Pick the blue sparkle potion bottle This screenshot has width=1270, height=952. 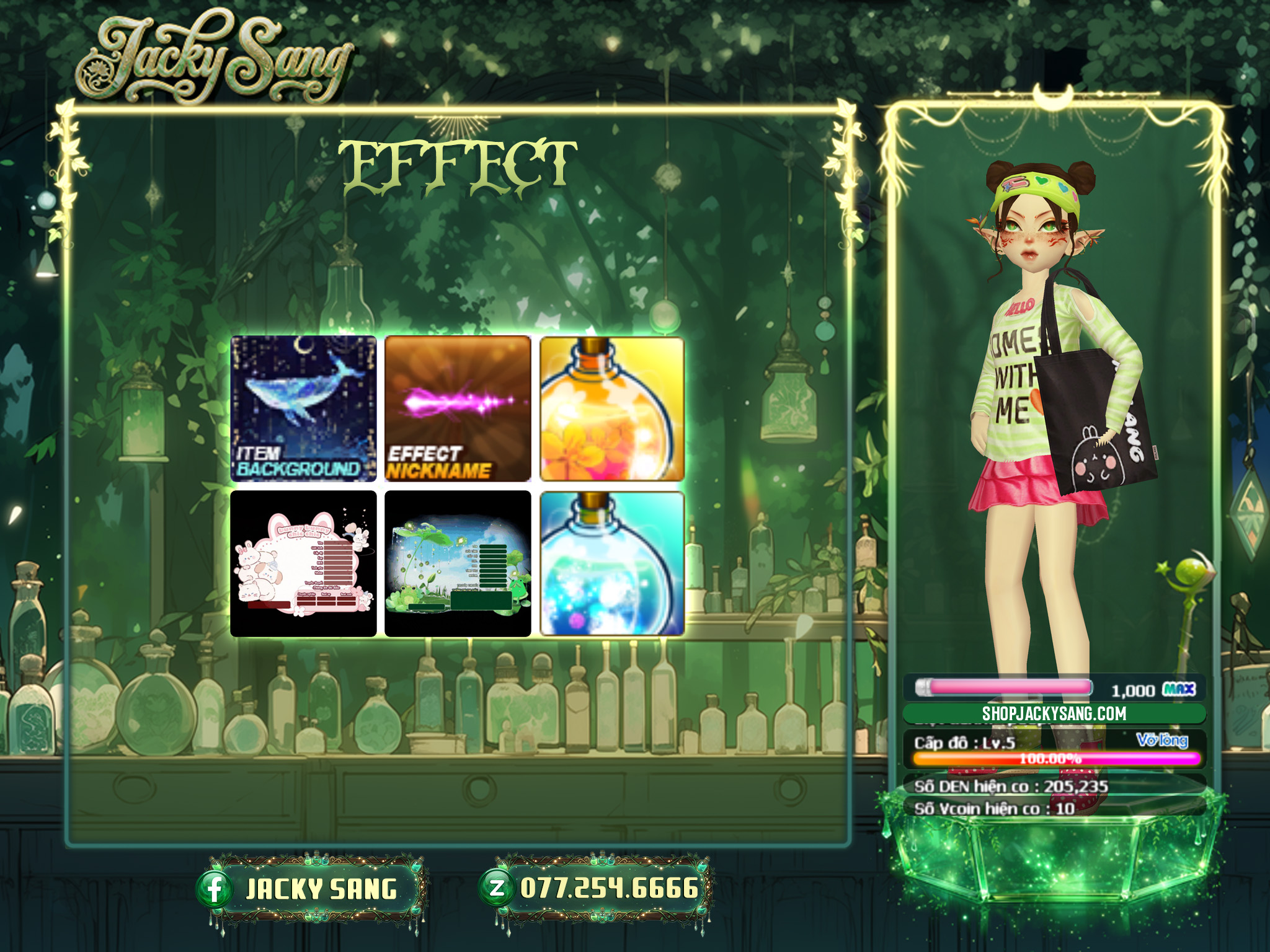click(612, 563)
